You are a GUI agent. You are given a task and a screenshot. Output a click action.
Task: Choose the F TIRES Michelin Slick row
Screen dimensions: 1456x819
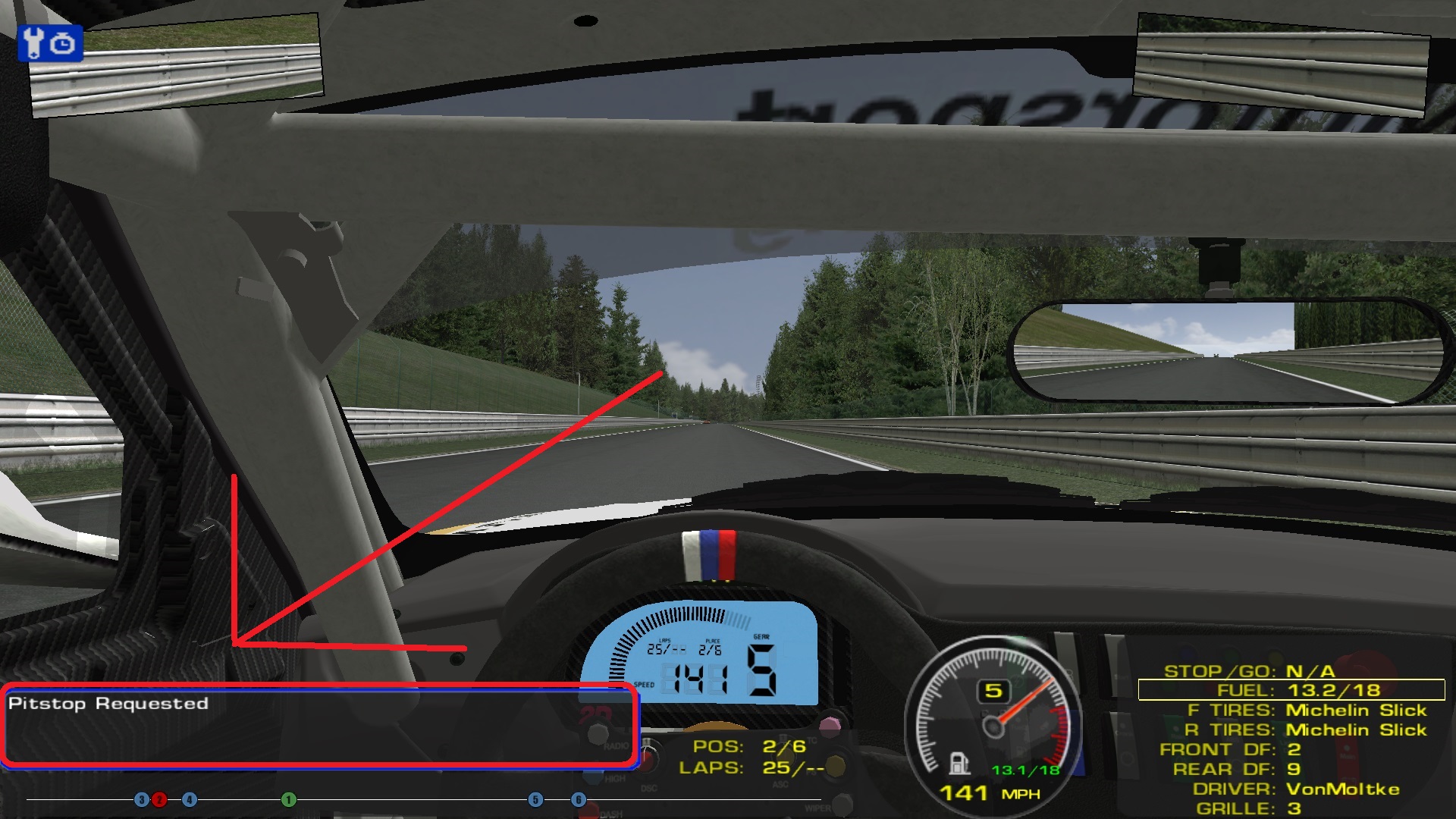1307,711
